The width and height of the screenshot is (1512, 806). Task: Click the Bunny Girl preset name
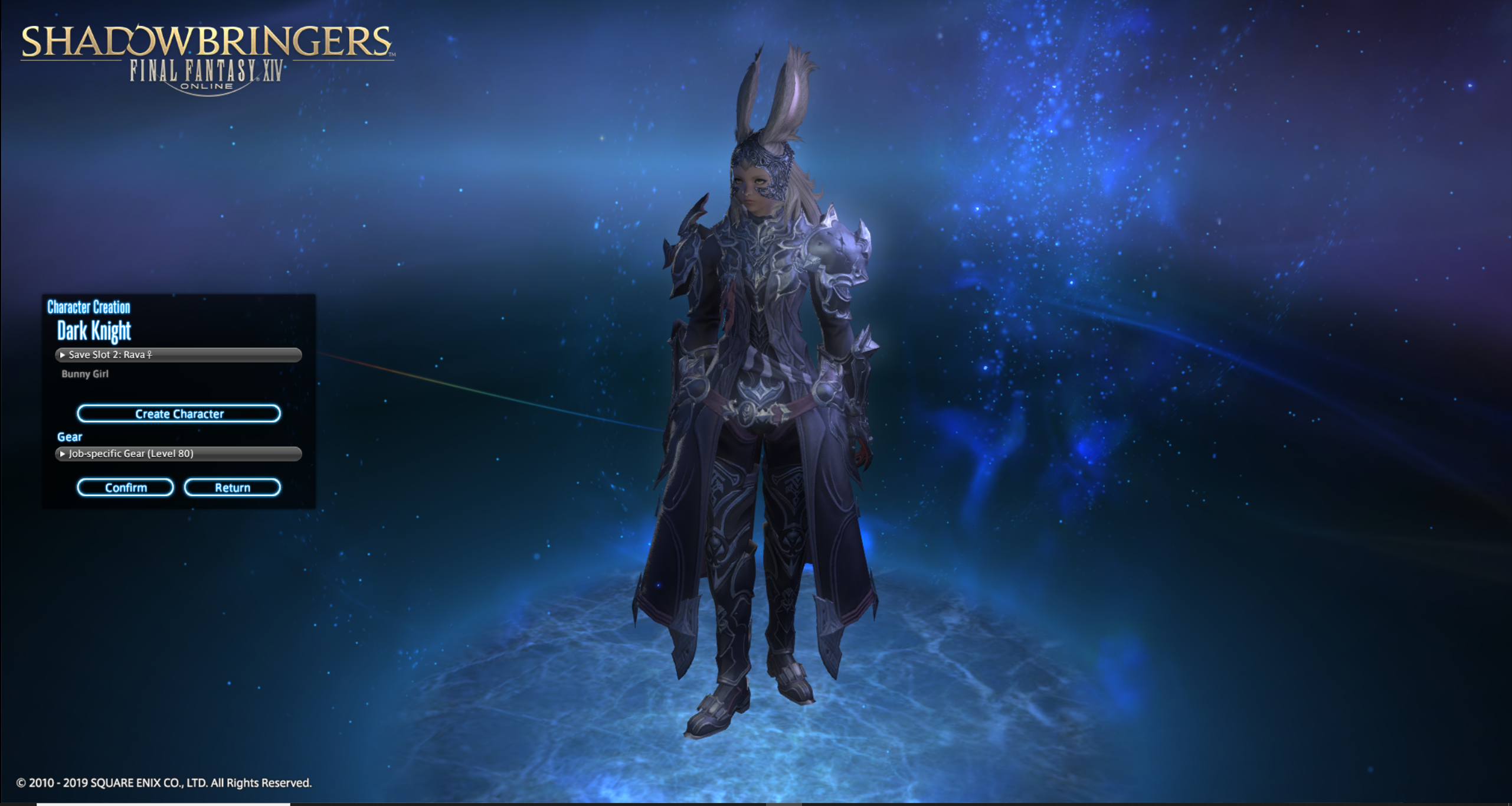(85, 373)
